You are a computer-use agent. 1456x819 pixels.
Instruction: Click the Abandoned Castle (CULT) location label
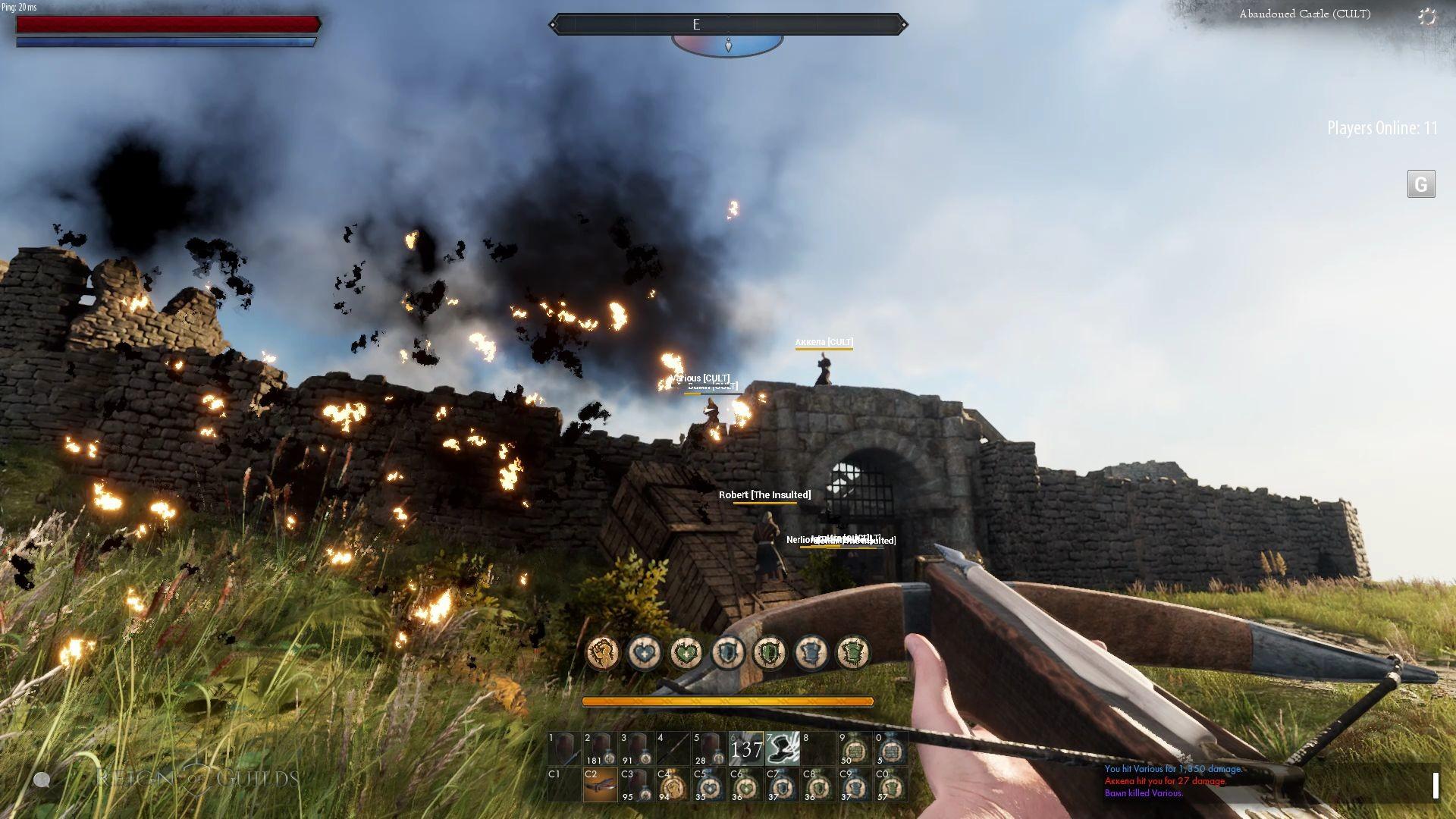click(1304, 14)
